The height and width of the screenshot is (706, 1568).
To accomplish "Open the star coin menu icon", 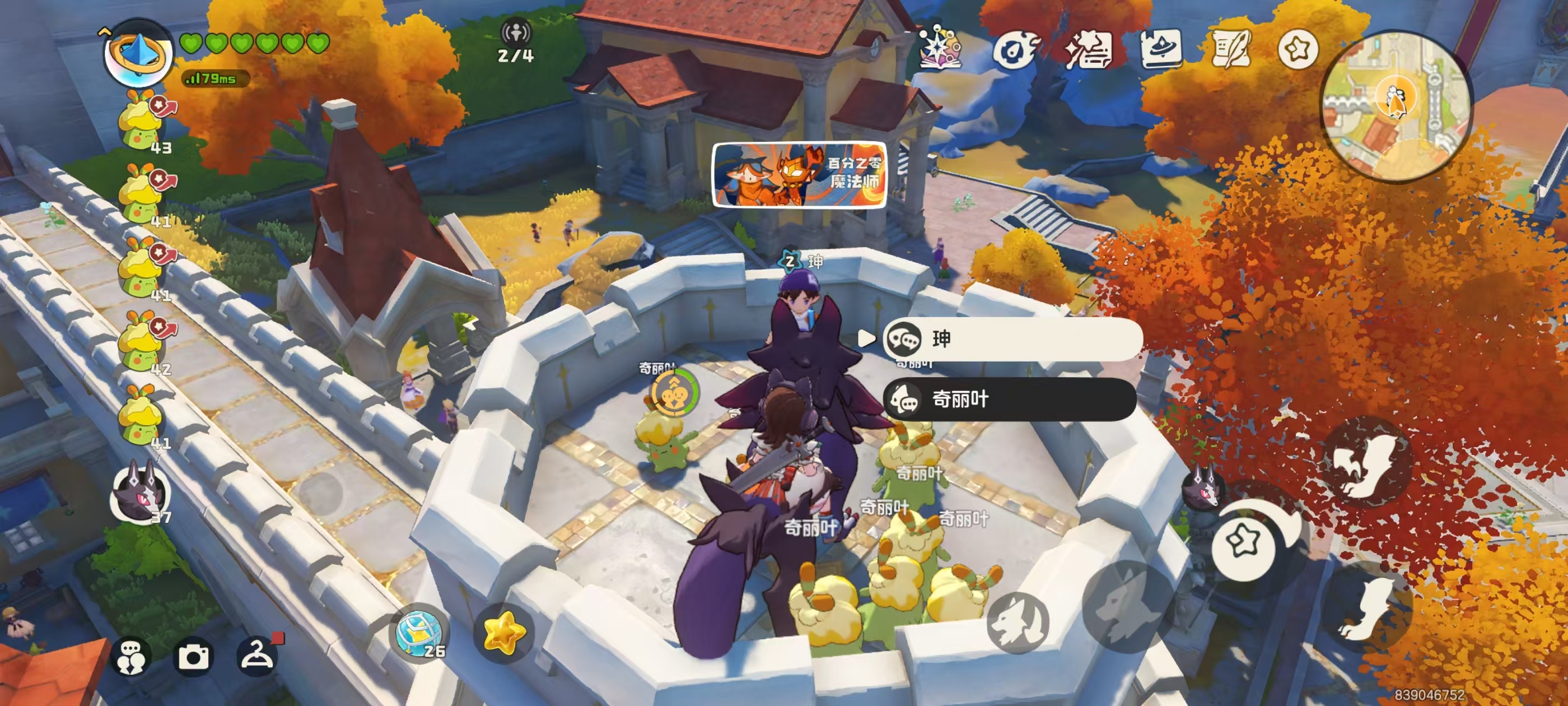I will pyautogui.click(x=1297, y=49).
